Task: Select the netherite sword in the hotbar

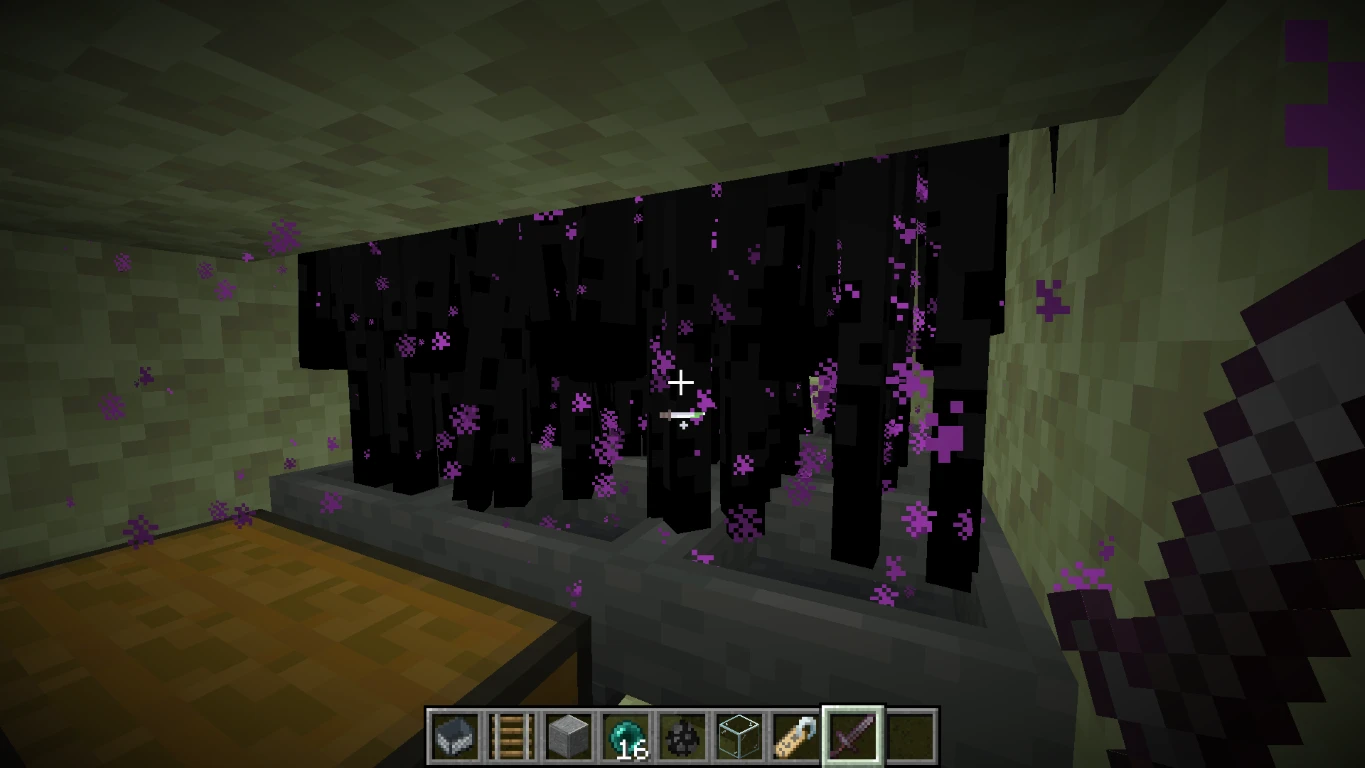Action: pos(853,735)
